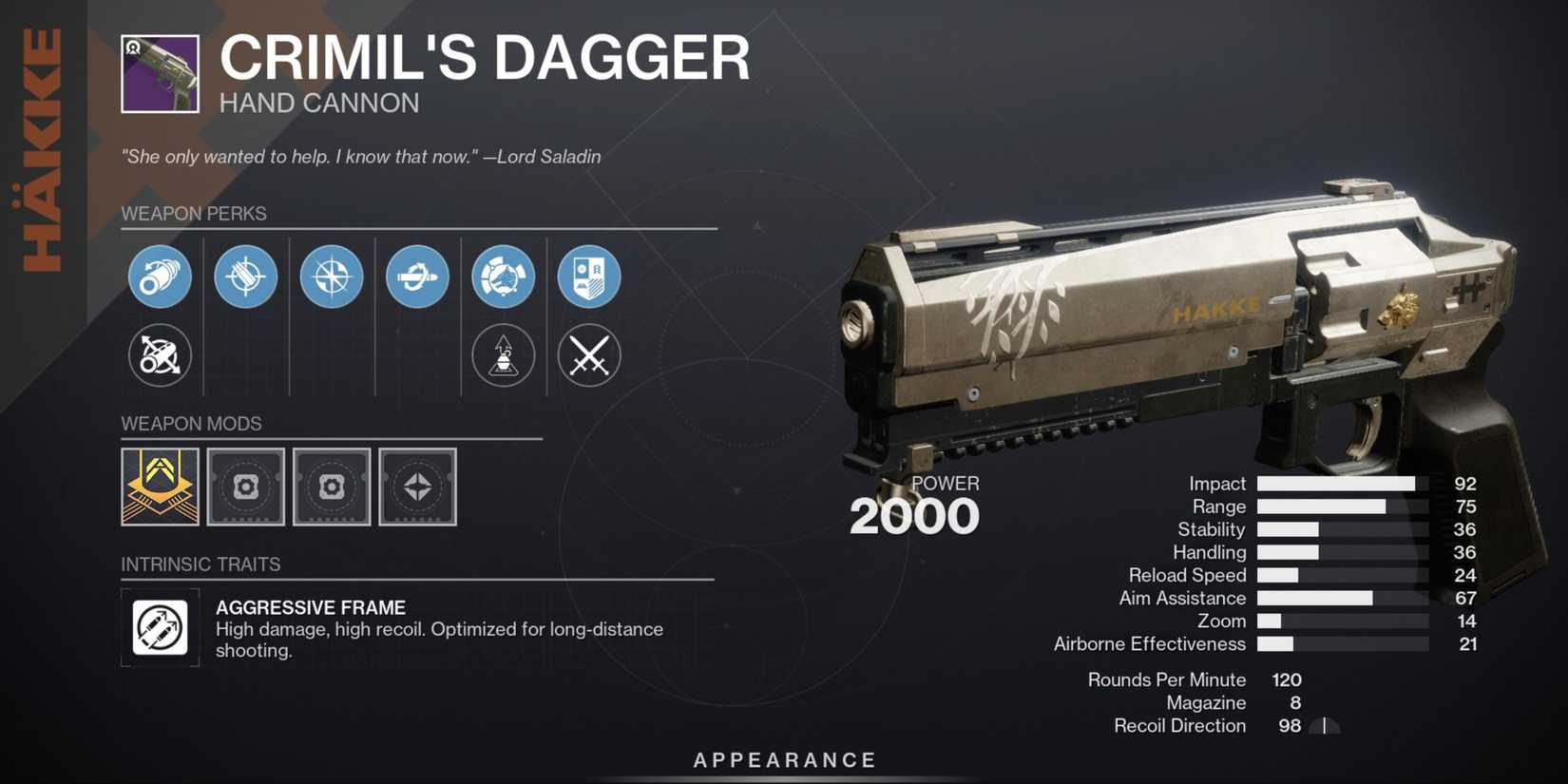Screen dimensions: 1568x784
Task: Select the grenade launcher perk icon
Action: 503,356
